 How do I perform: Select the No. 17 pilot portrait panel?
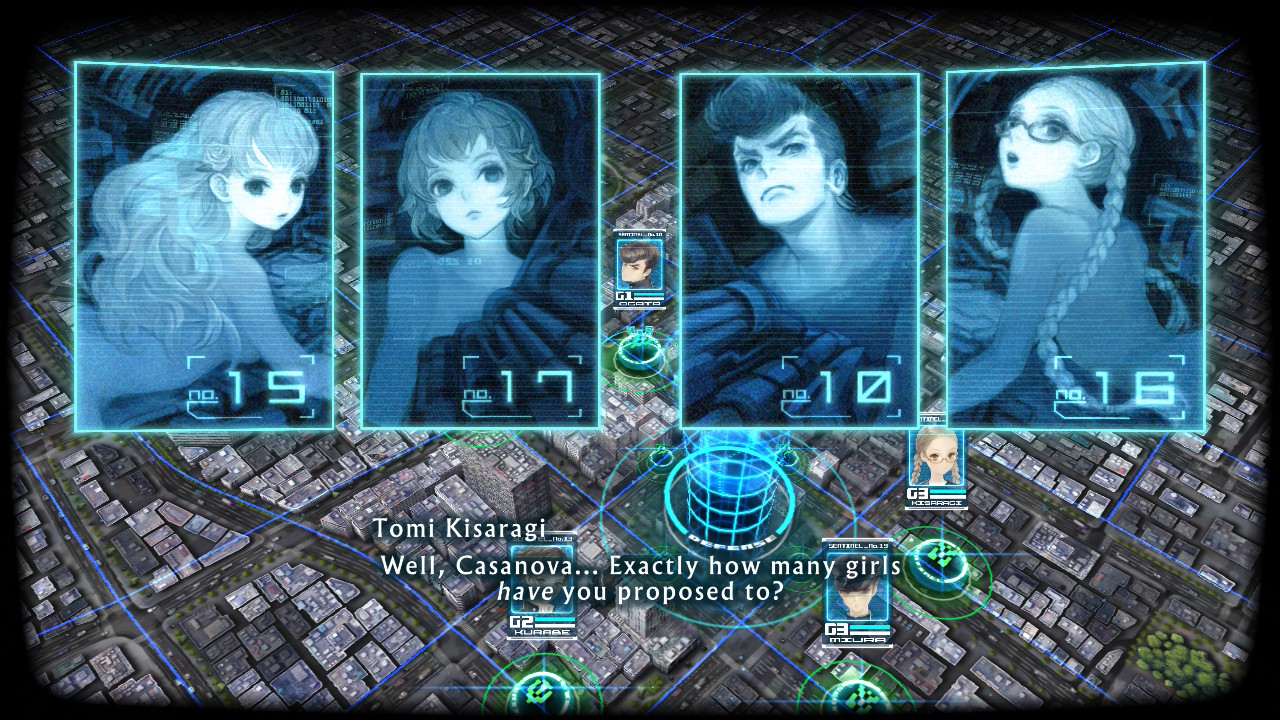[x=480, y=250]
